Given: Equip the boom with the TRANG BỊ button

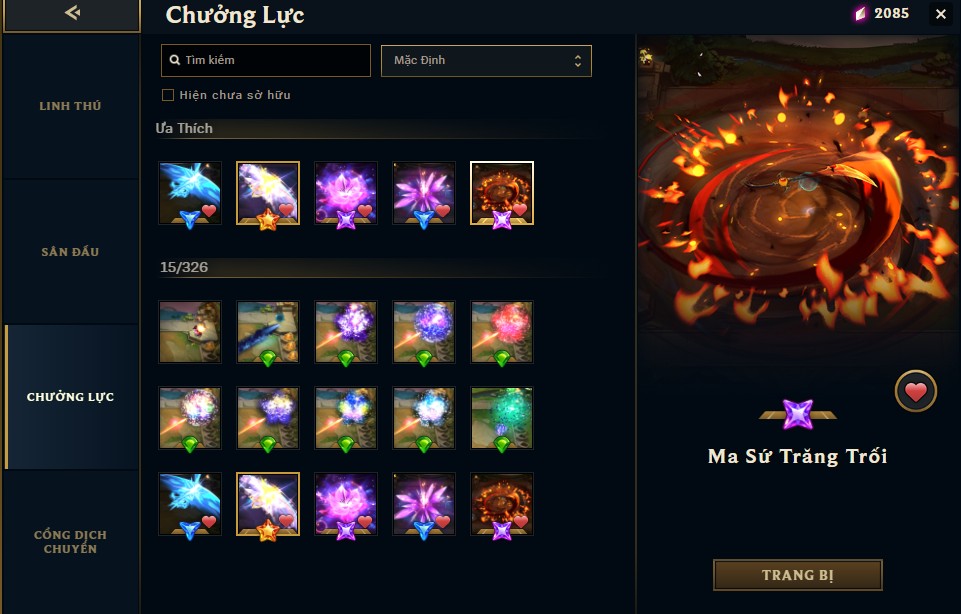Looking at the screenshot, I should [797, 575].
